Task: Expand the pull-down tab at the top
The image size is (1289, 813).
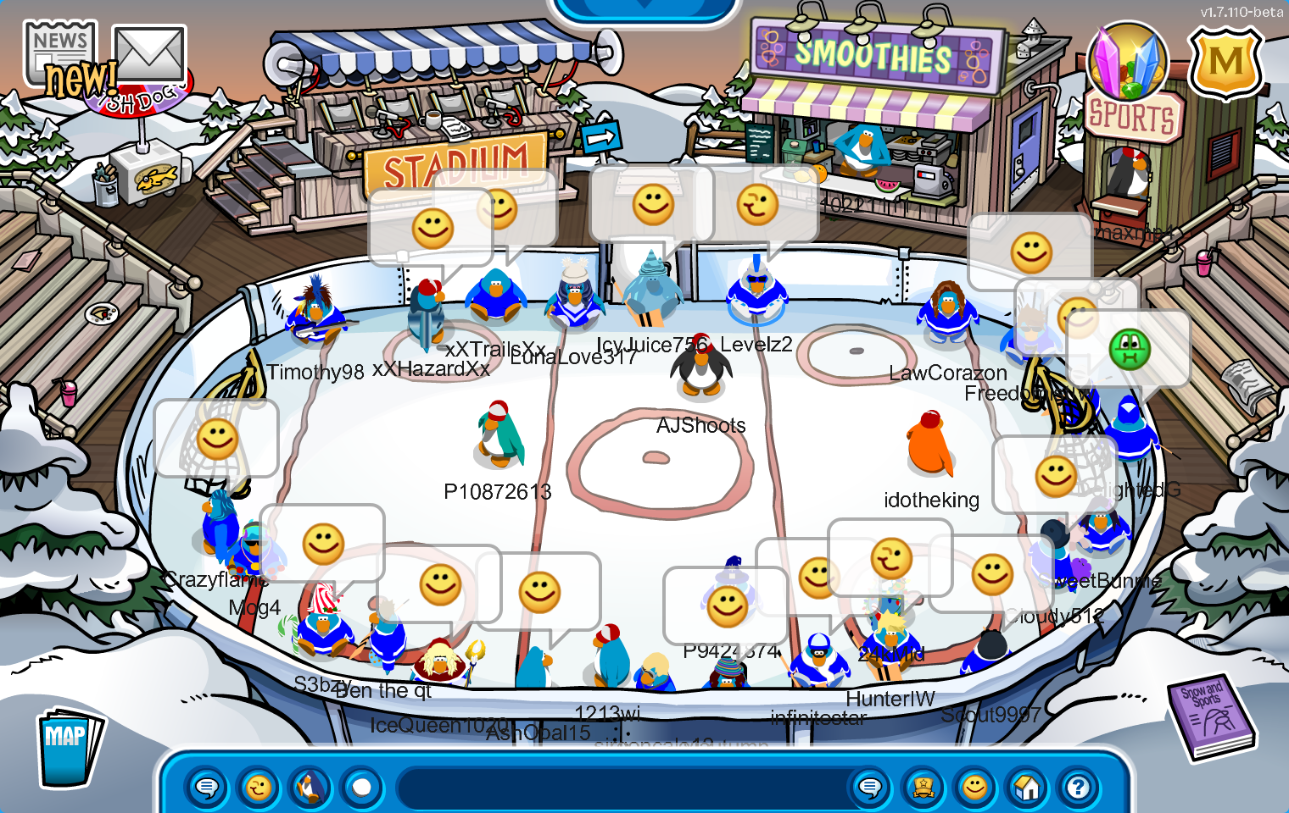Action: click(645, 8)
